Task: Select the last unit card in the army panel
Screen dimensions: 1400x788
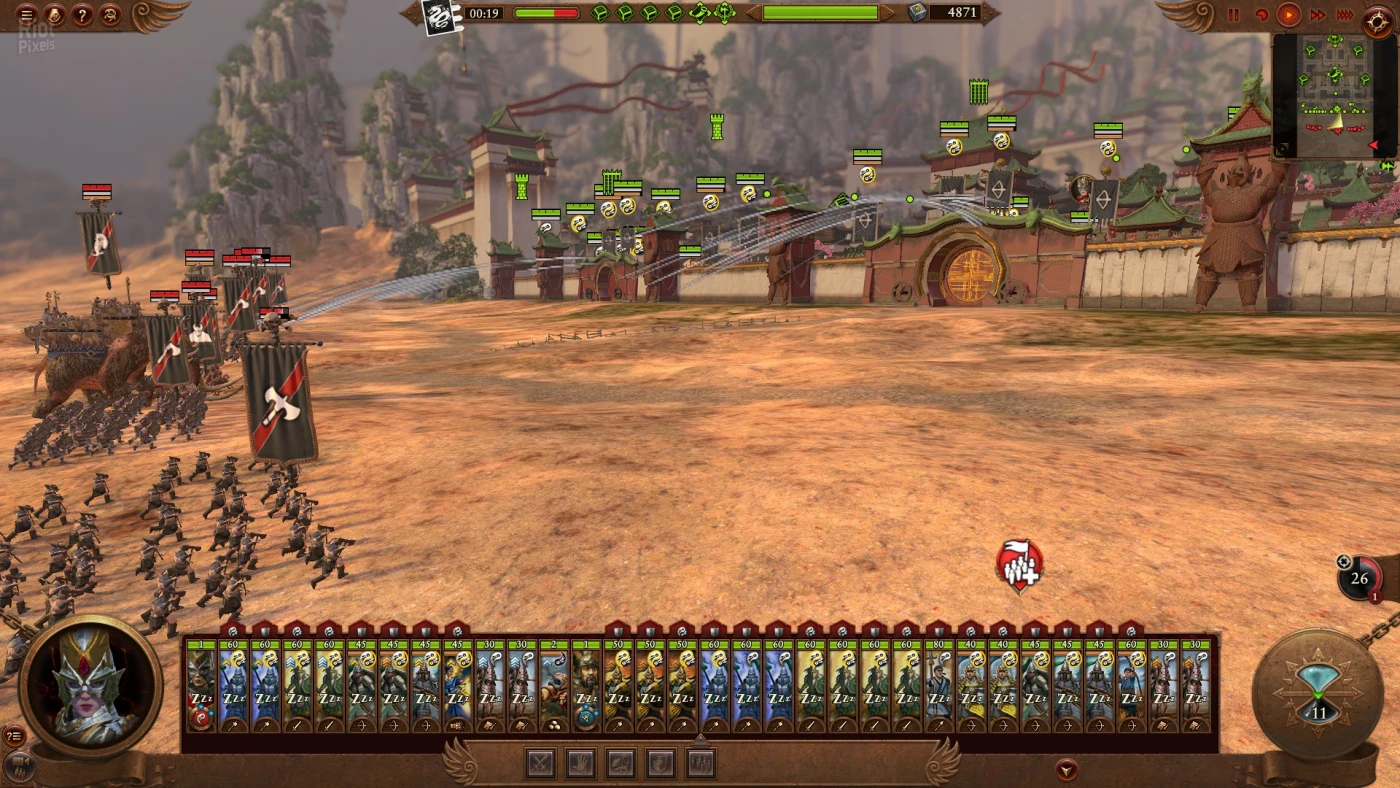Action: pyautogui.click(x=1196, y=685)
